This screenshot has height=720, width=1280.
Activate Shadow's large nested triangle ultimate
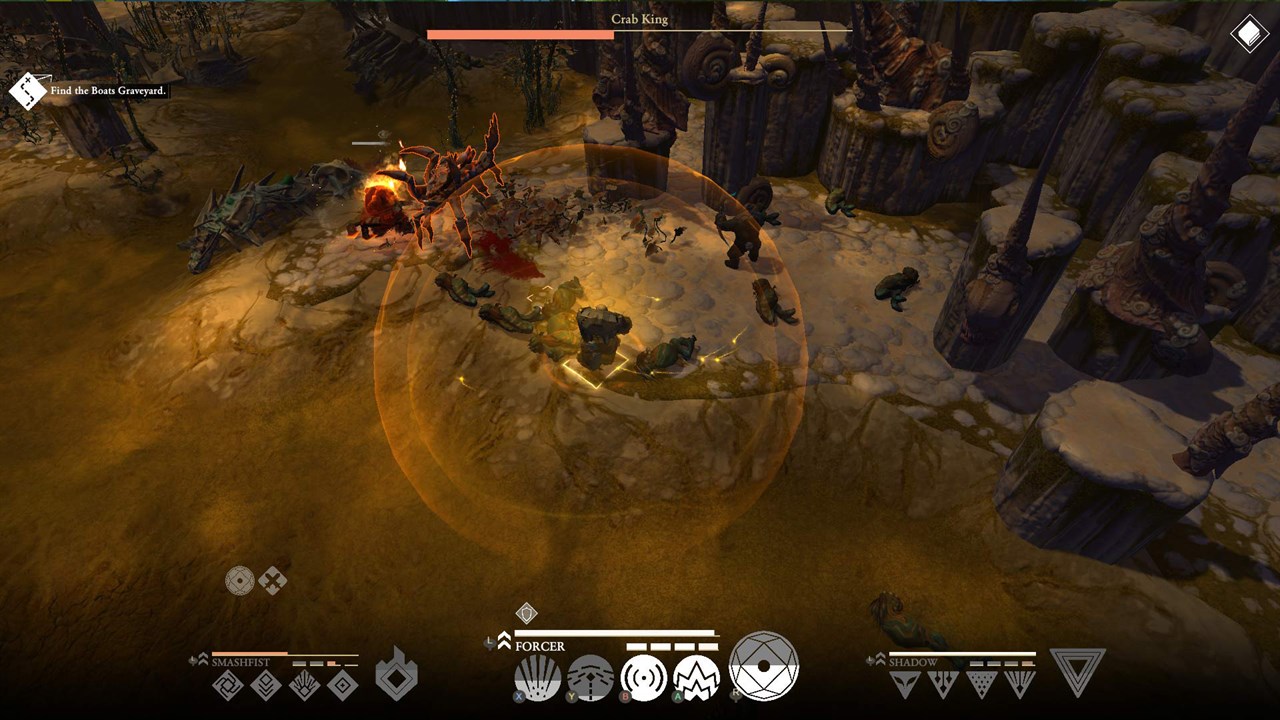(1077, 672)
